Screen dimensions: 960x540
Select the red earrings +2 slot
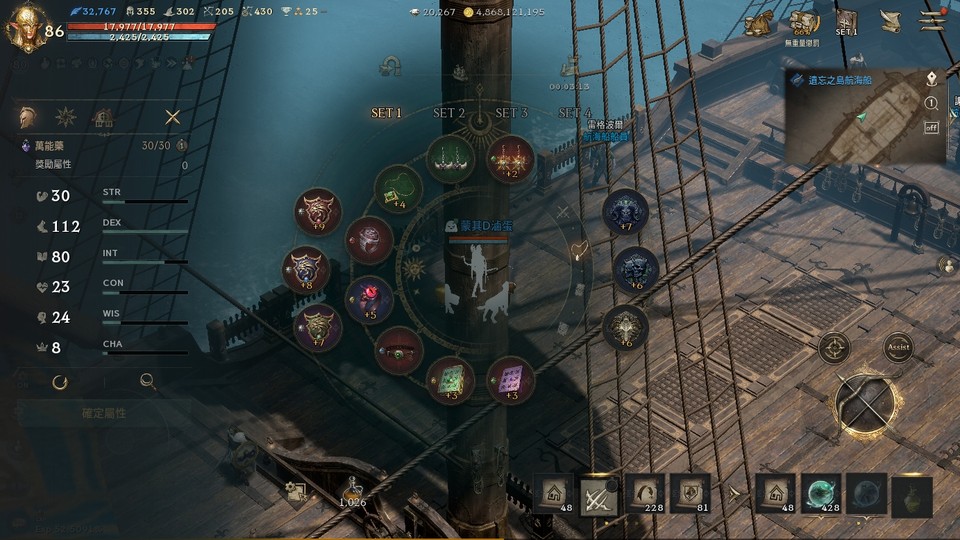(x=510, y=158)
